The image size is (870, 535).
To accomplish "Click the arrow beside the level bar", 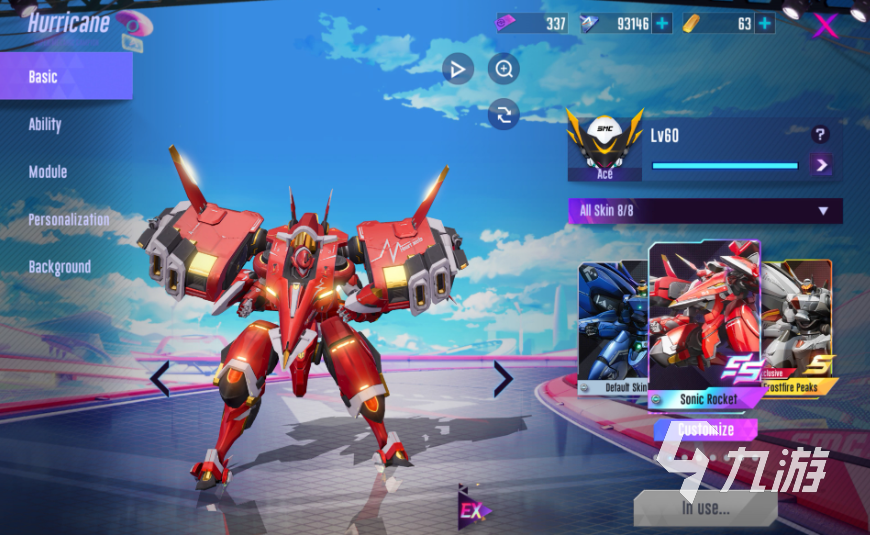I will coord(822,164).
